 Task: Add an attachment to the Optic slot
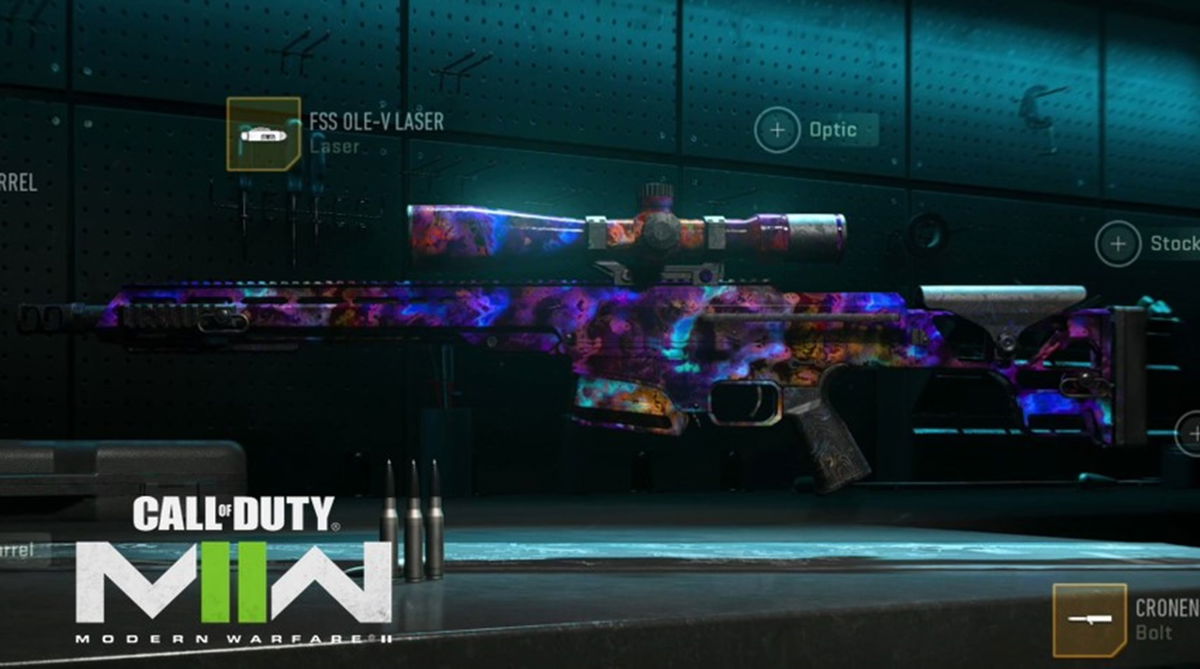coord(777,130)
